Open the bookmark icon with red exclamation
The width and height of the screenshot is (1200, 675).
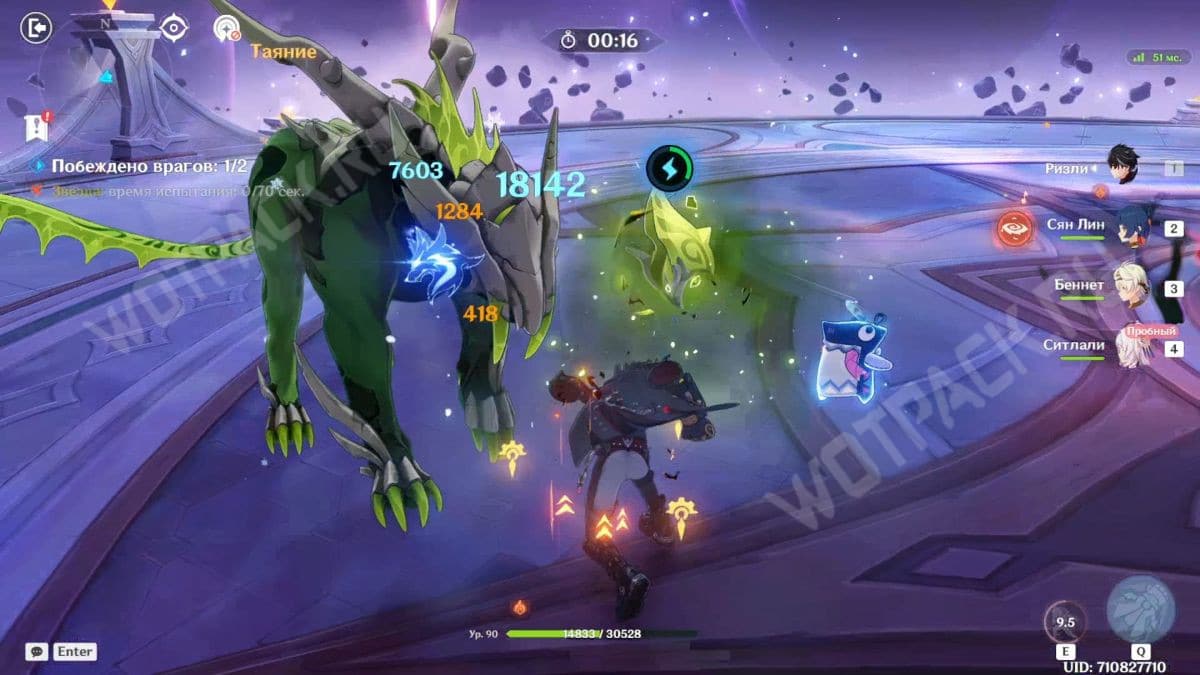(x=37, y=126)
